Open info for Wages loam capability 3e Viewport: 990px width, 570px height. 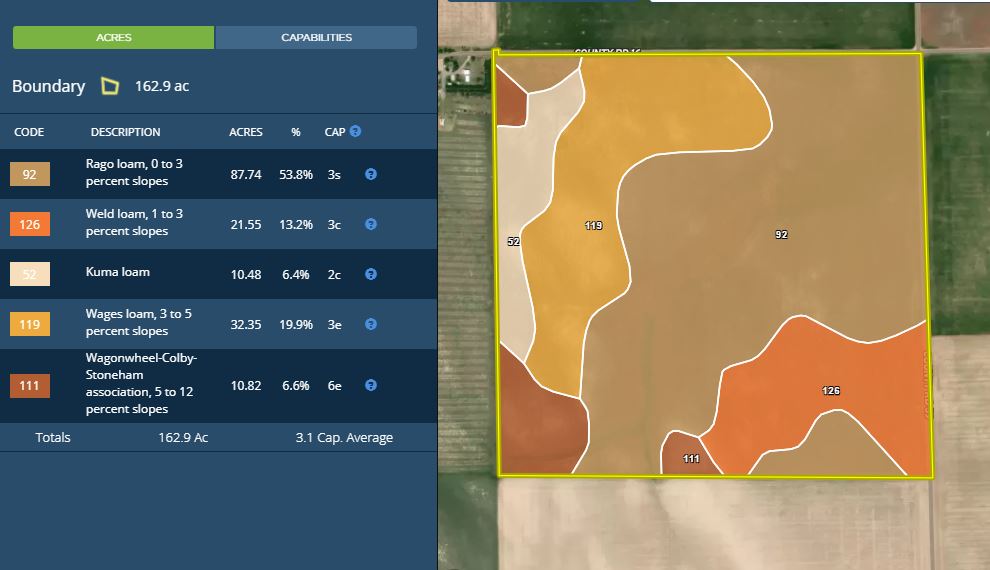(371, 324)
